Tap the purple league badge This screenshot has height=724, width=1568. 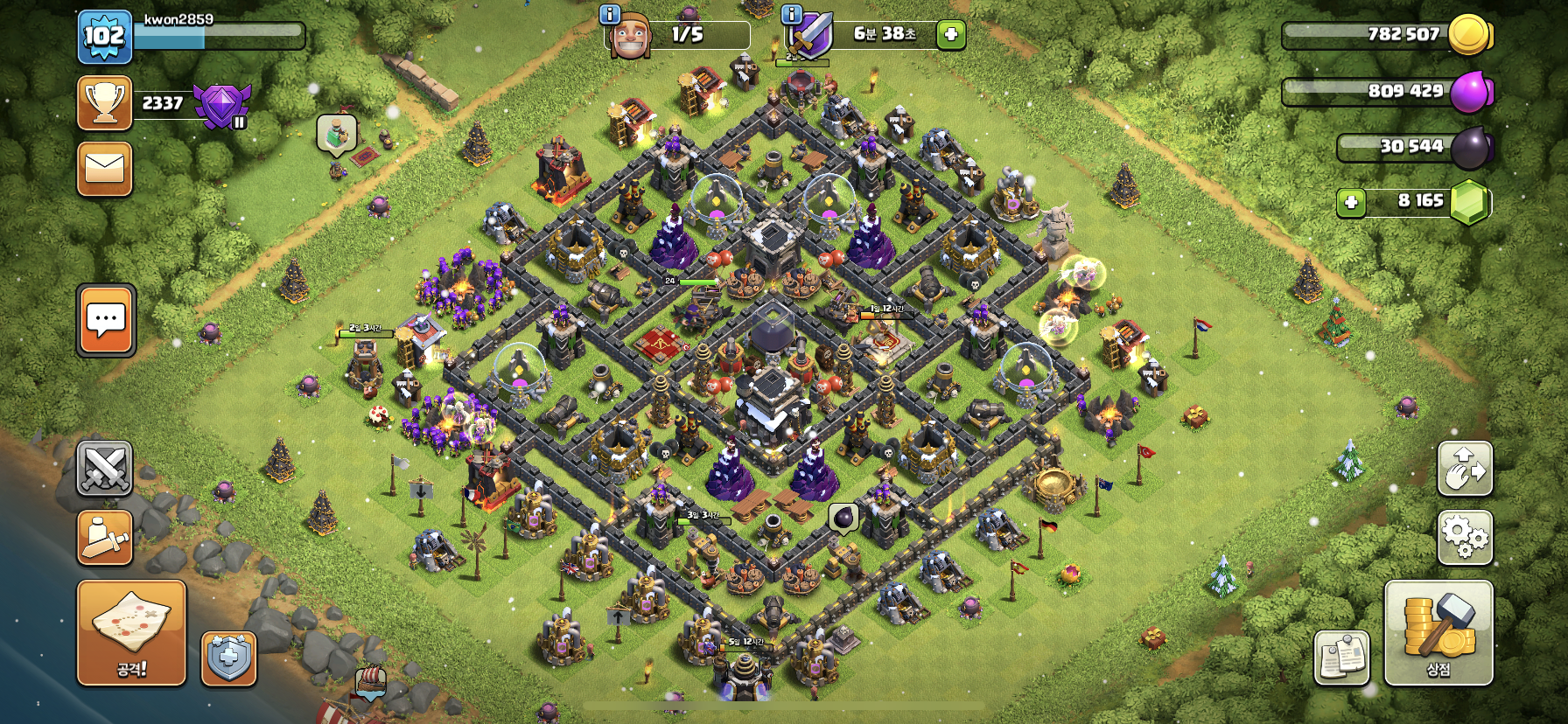tap(222, 106)
